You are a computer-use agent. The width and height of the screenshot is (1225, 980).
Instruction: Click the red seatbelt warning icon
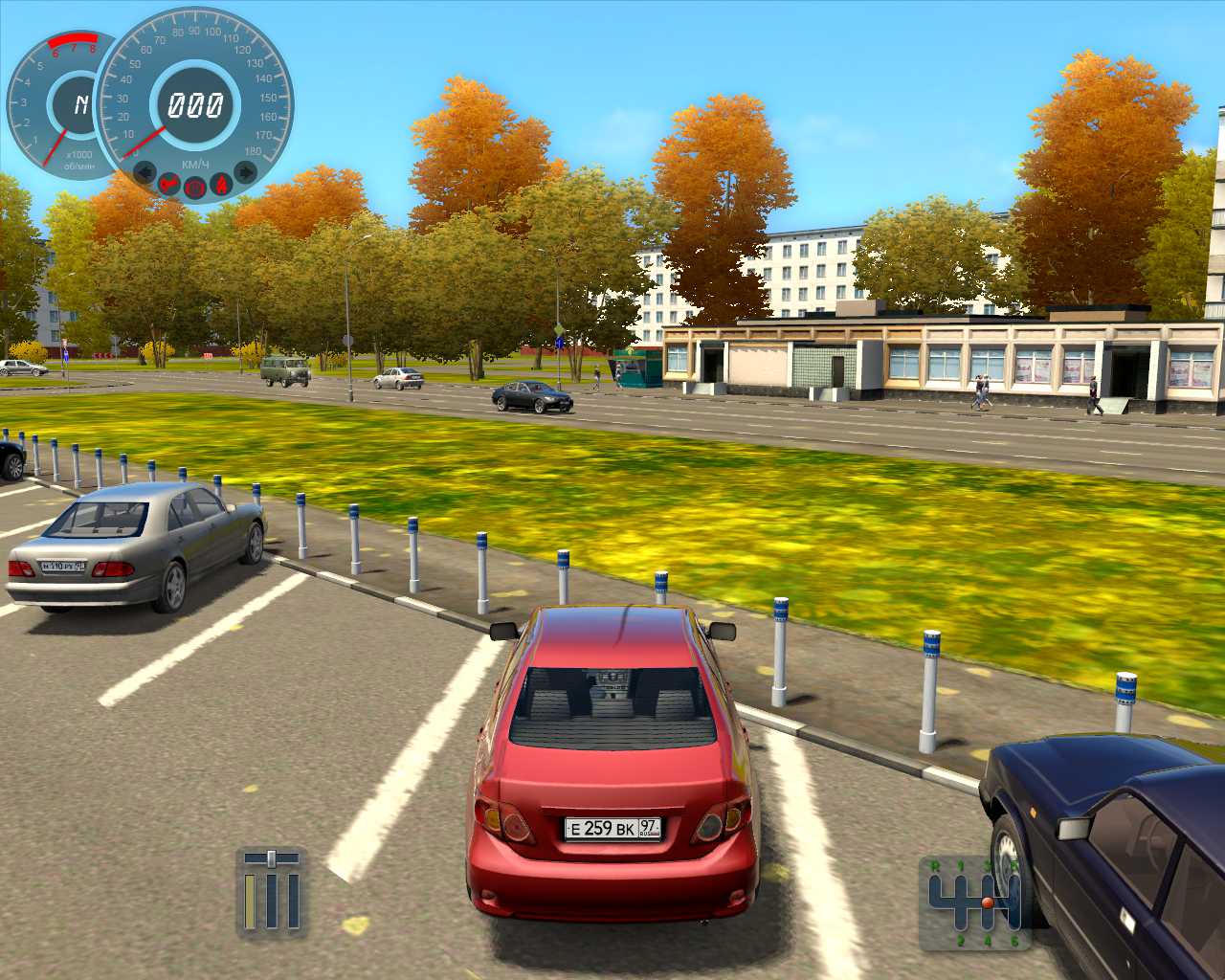pos(221,183)
